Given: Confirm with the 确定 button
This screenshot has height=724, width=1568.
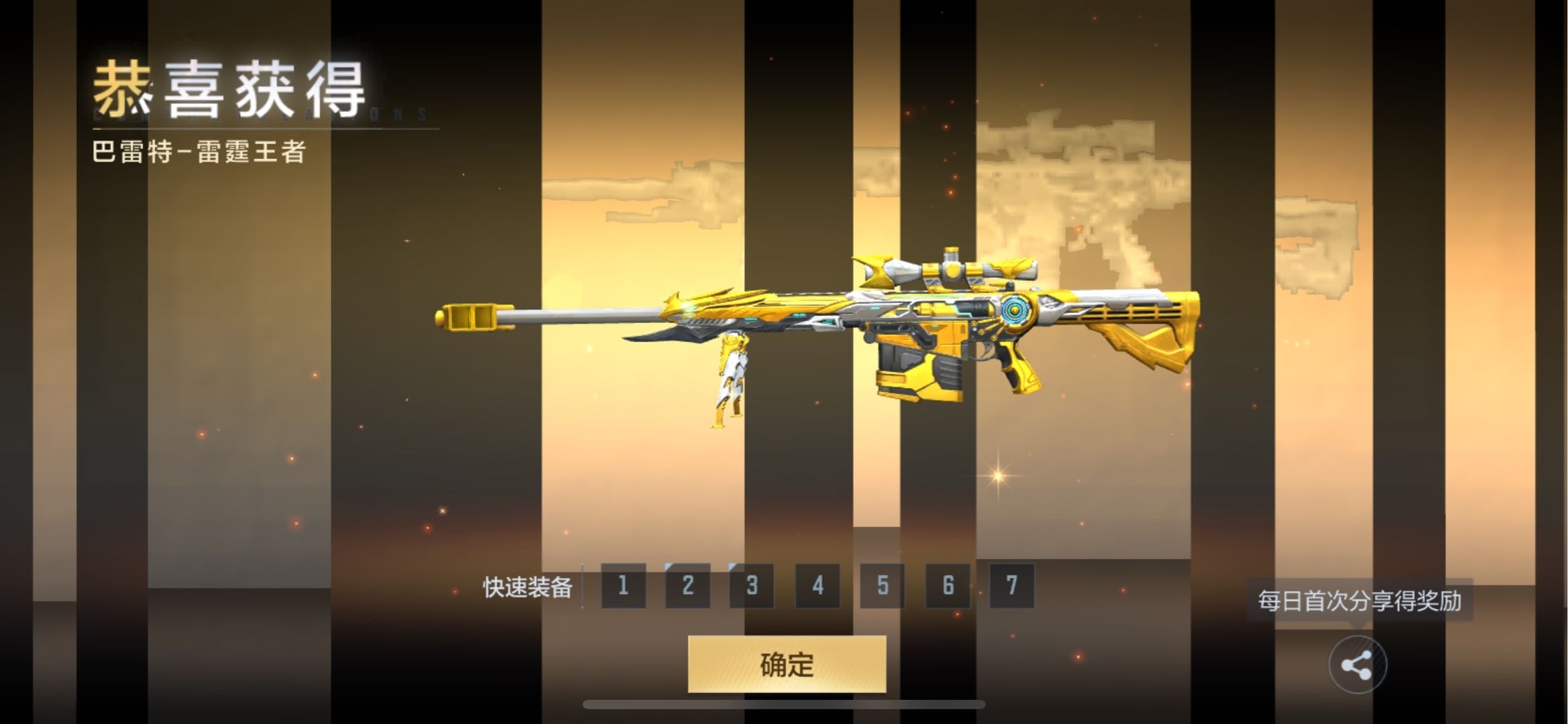Looking at the screenshot, I should pos(787,664).
